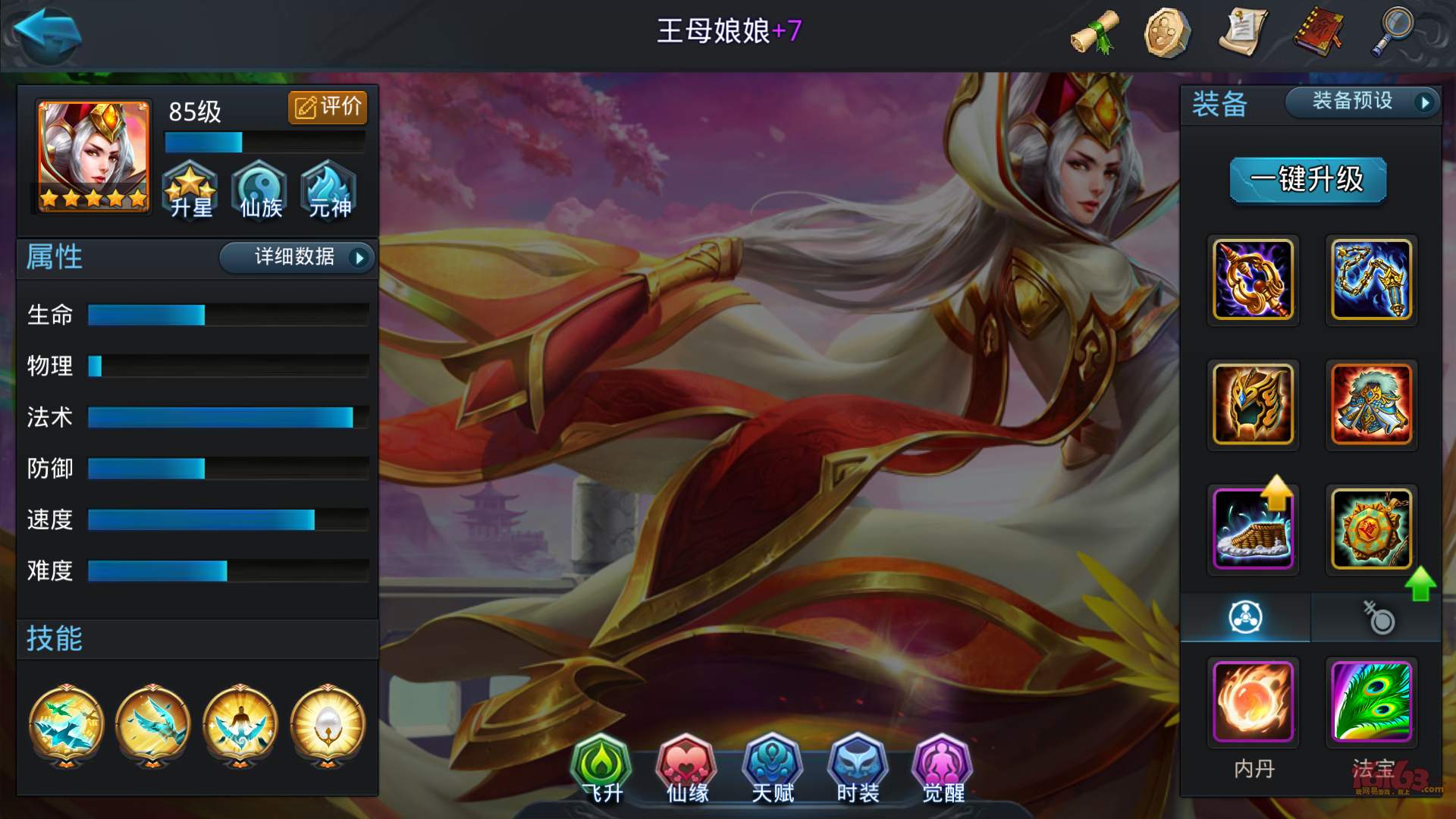Screen dimensions: 1456x819
Task: Switch to the left equipment sub-tab toggle
Action: [1244, 618]
